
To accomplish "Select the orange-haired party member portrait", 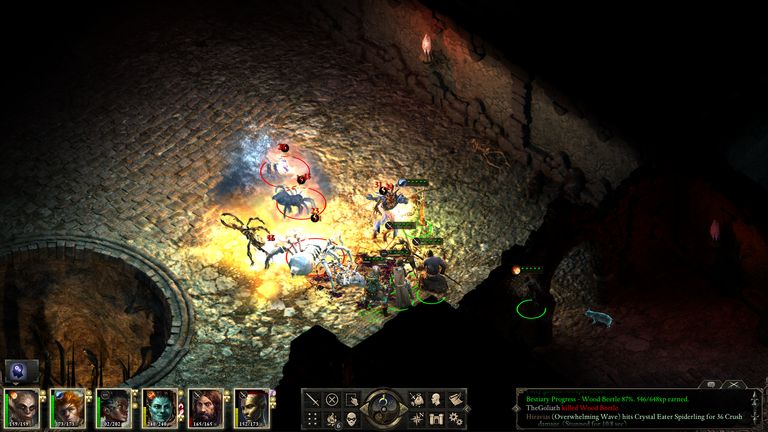I will click(x=68, y=408).
